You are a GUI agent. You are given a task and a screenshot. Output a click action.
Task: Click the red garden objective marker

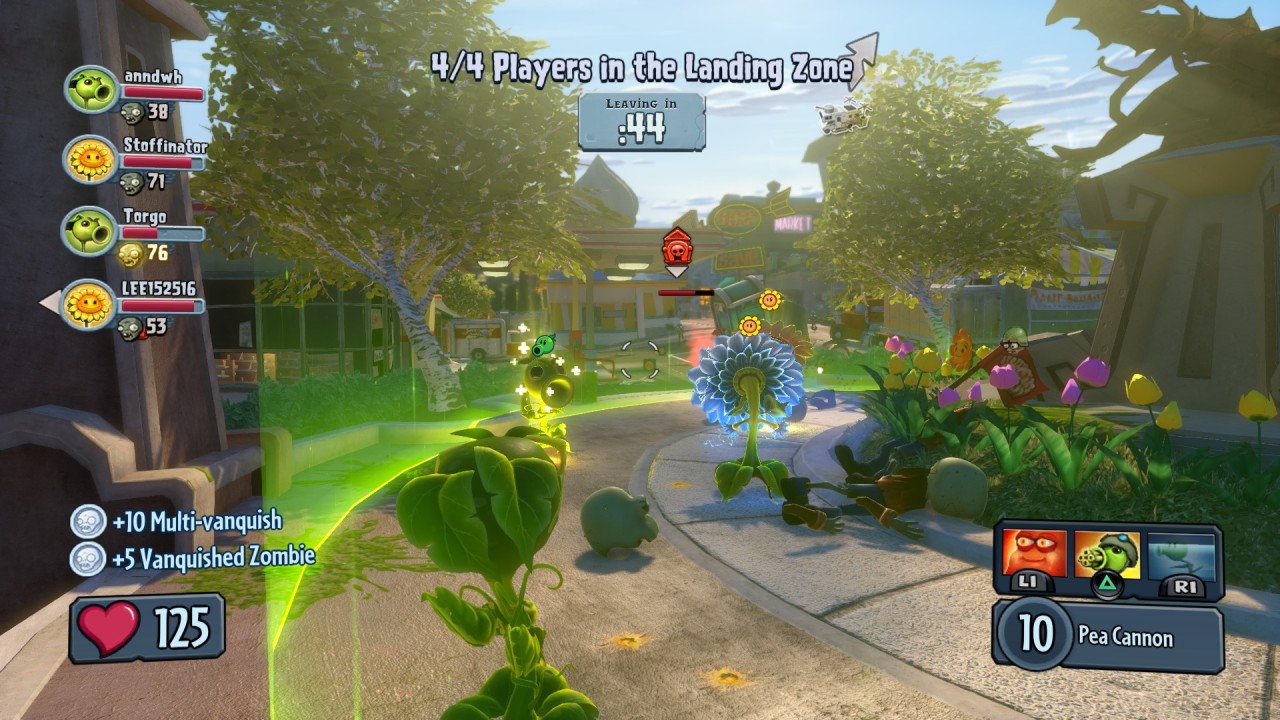tap(677, 247)
